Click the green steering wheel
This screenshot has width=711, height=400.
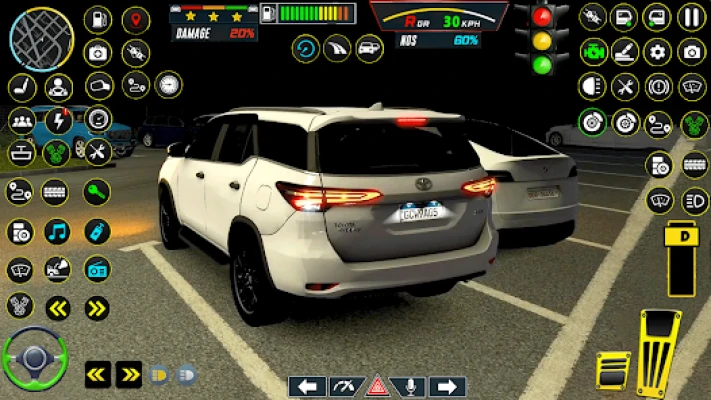[34, 357]
